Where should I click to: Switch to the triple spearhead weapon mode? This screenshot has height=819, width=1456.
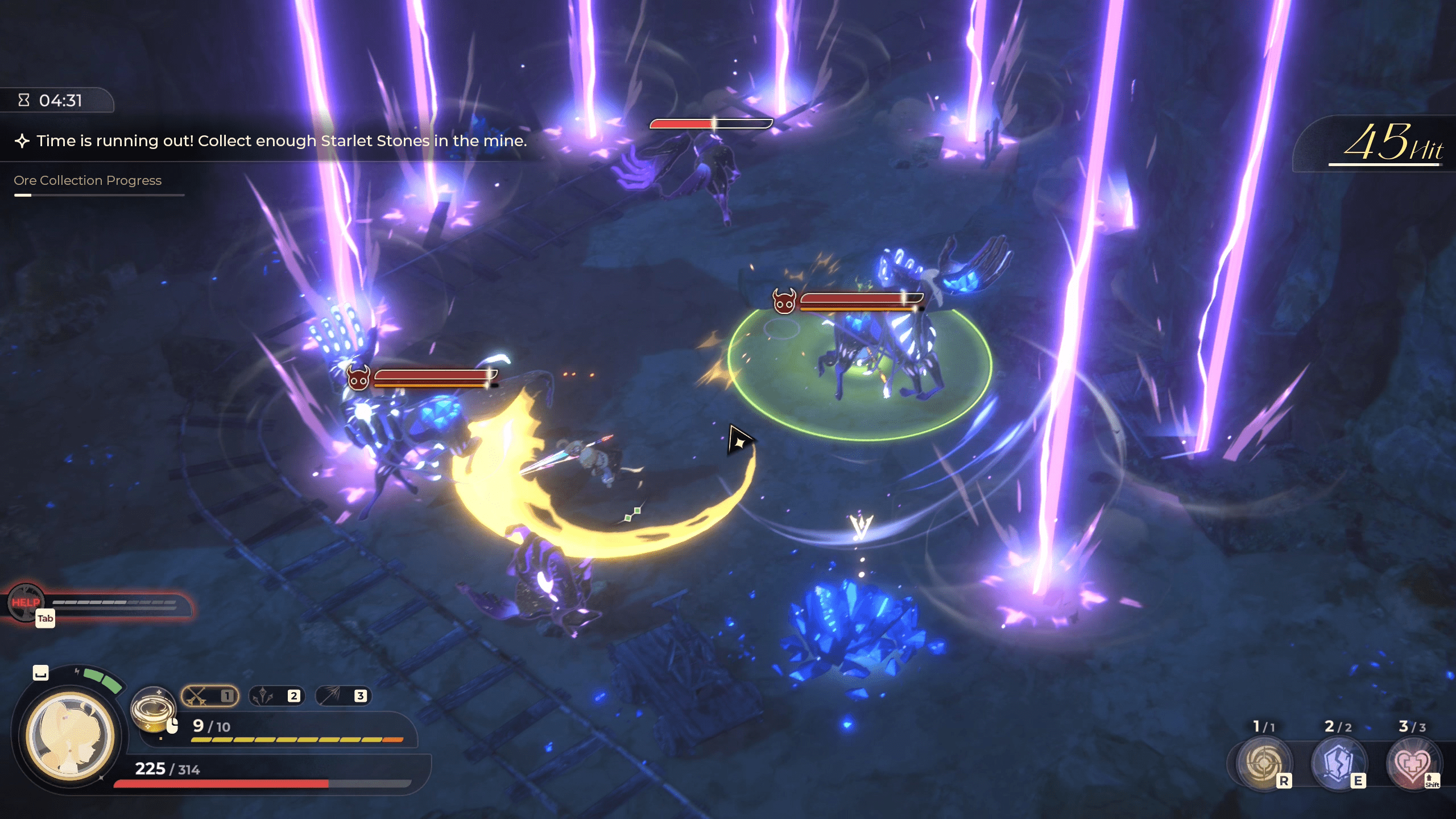[276, 696]
